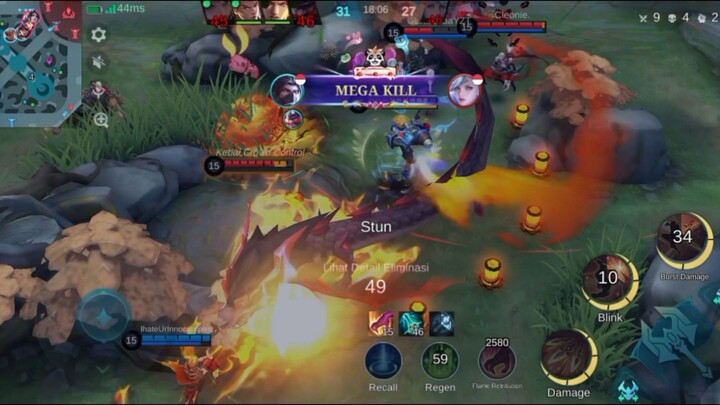Cast the Flame Retribution spell
Screen dimensions: 720x405
(x=497, y=361)
